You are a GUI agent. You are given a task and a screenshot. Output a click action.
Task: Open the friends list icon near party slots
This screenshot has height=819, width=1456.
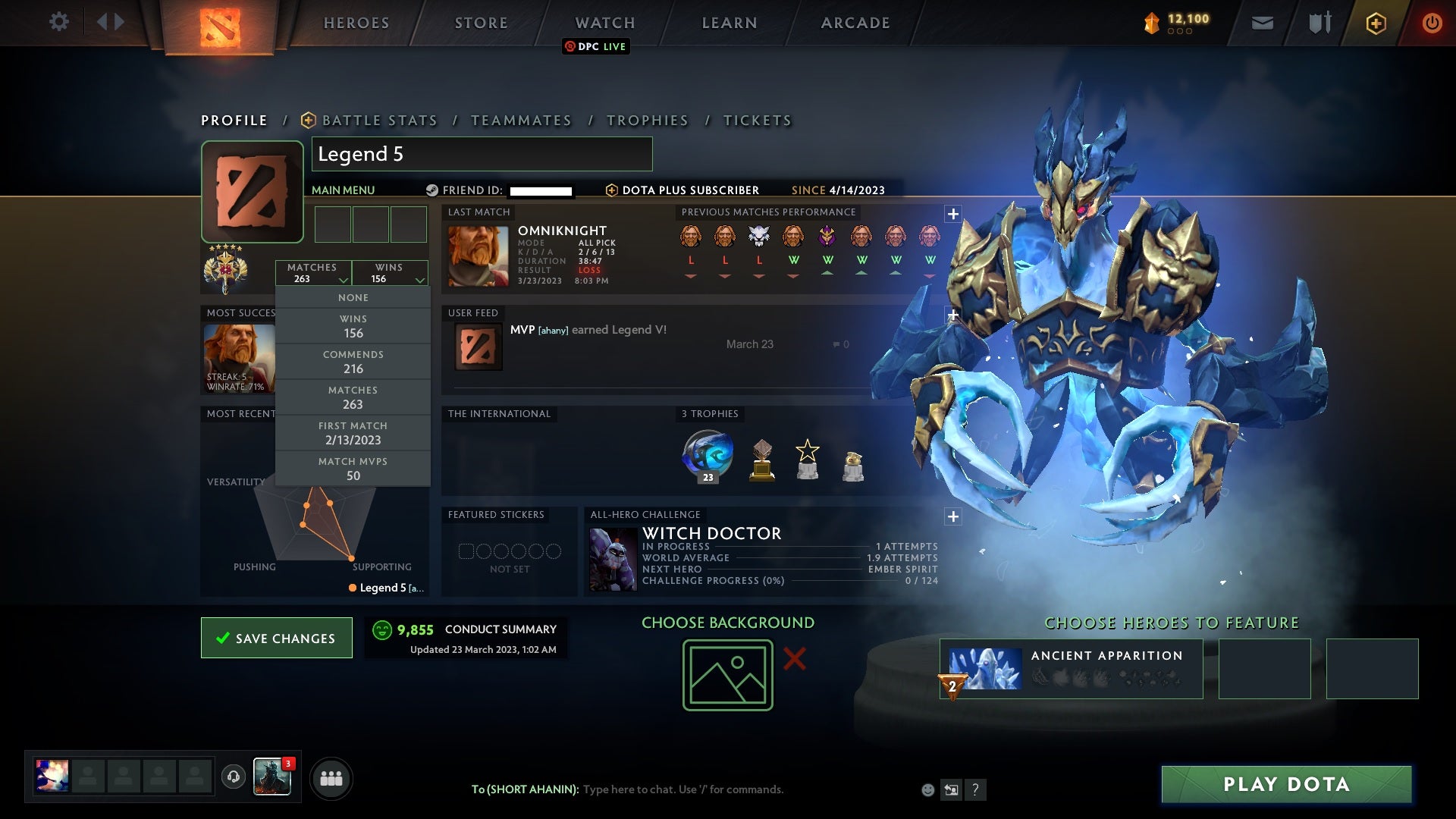tap(331, 777)
